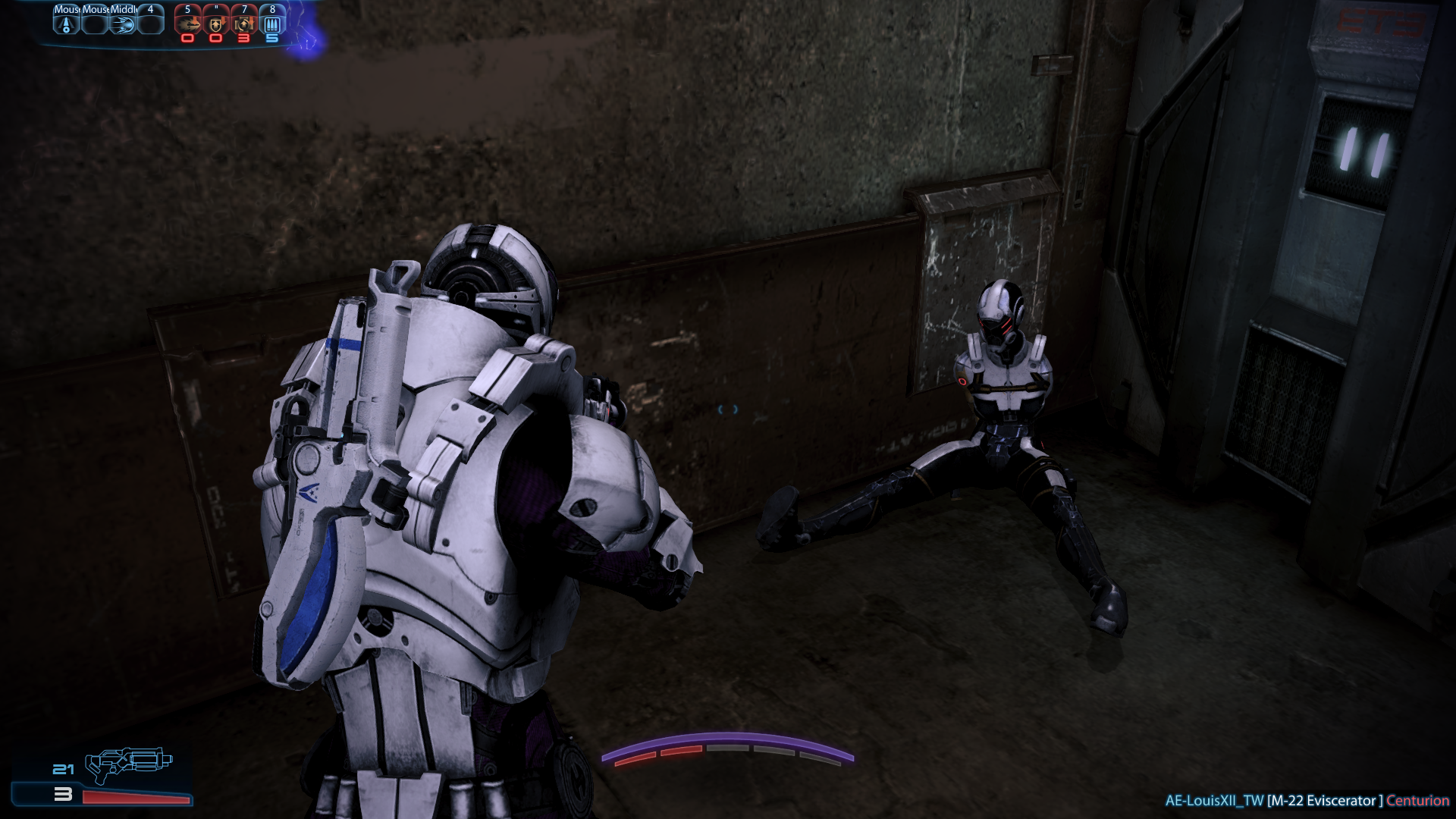
Task: Click the shotgun weapon outline icon
Action: tap(128, 764)
